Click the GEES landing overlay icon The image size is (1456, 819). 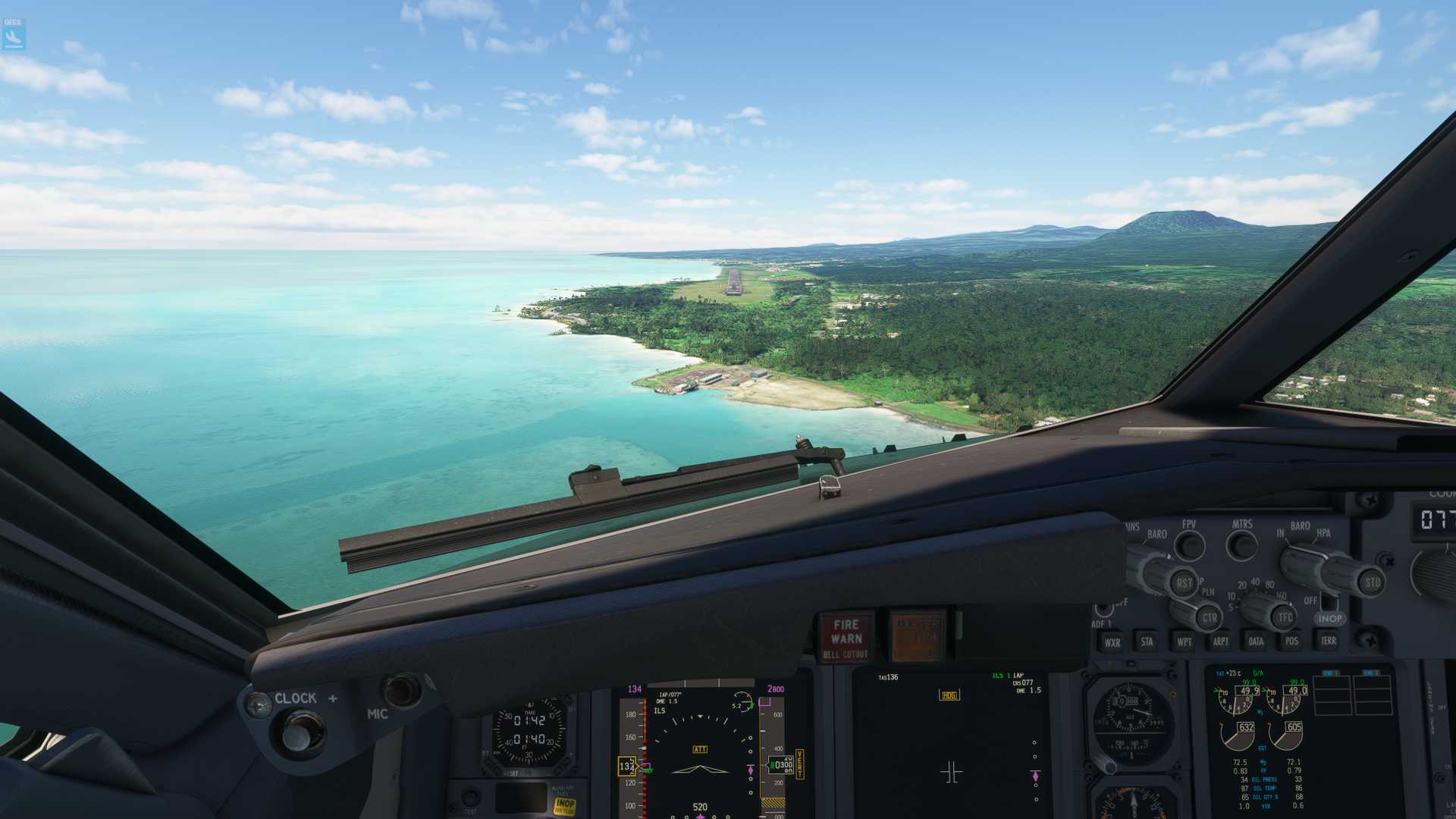pos(14,35)
